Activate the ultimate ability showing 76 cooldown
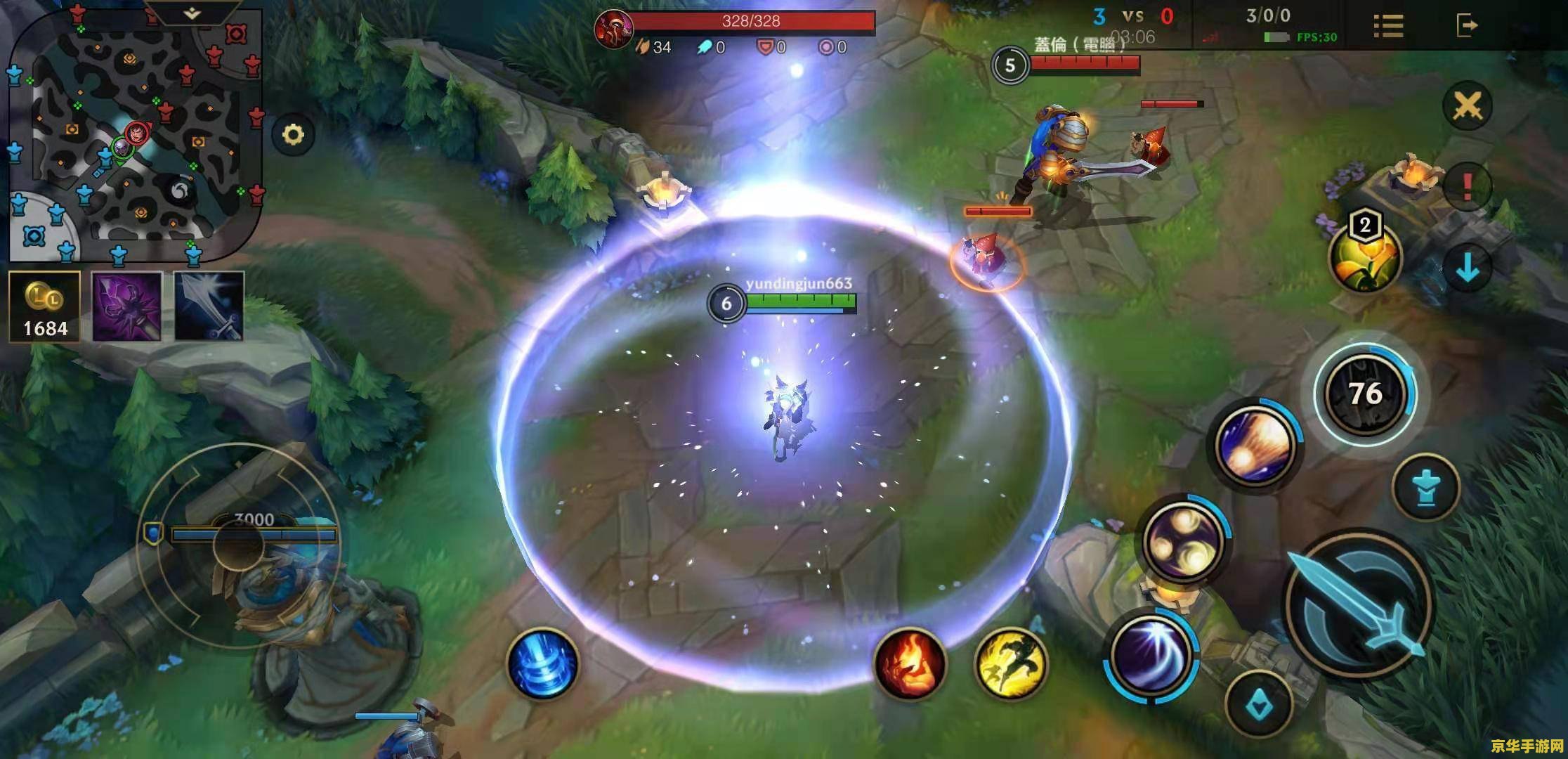1568x759 pixels. point(1364,394)
